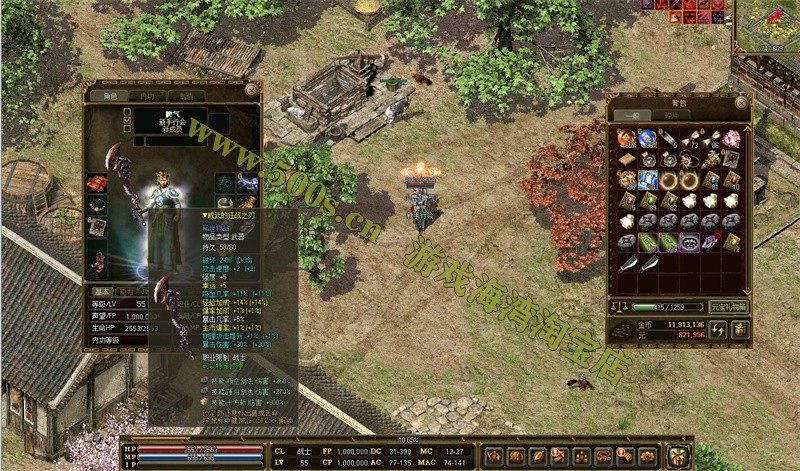
Task: Open the 制造 tab in character panel
Action: [x=185, y=95]
